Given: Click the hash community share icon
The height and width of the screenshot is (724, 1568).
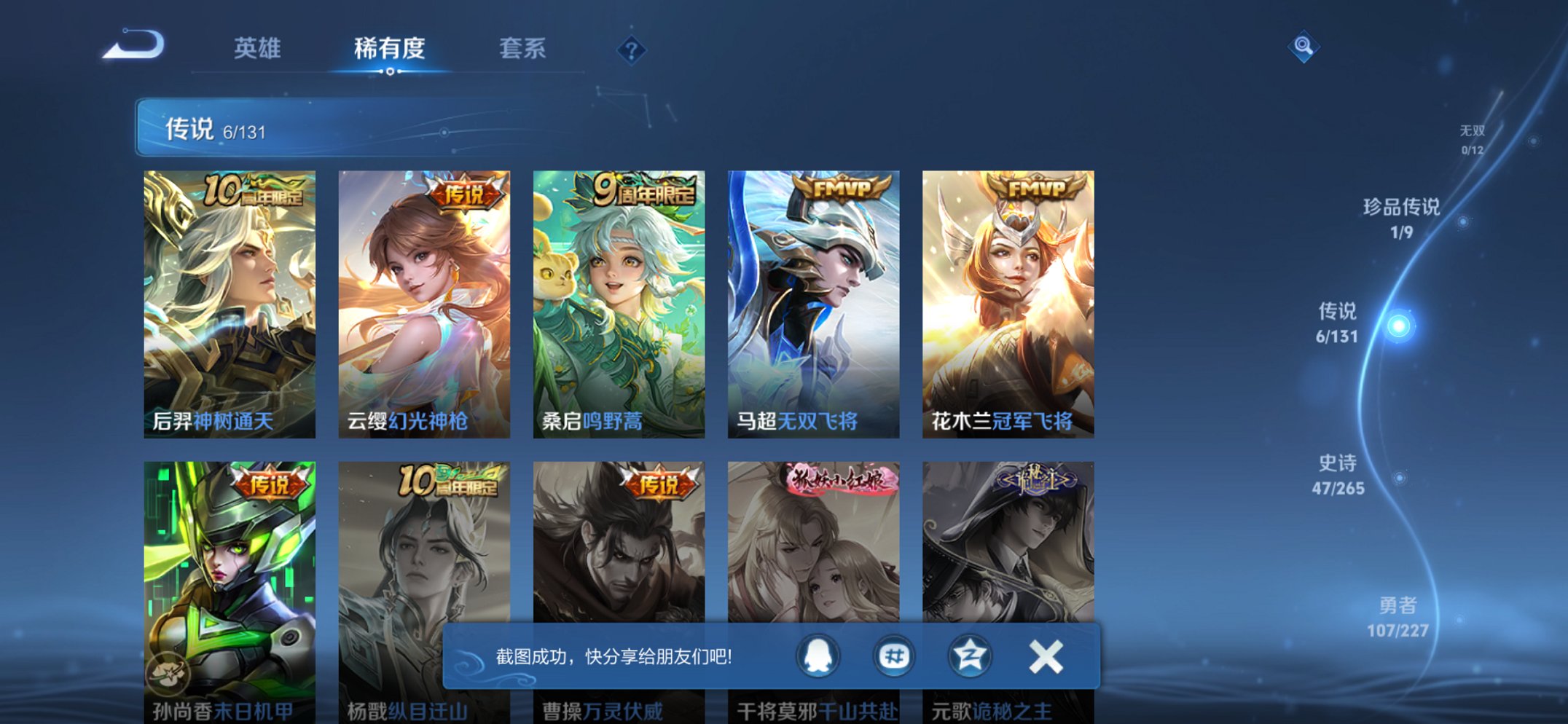Looking at the screenshot, I should [895, 655].
